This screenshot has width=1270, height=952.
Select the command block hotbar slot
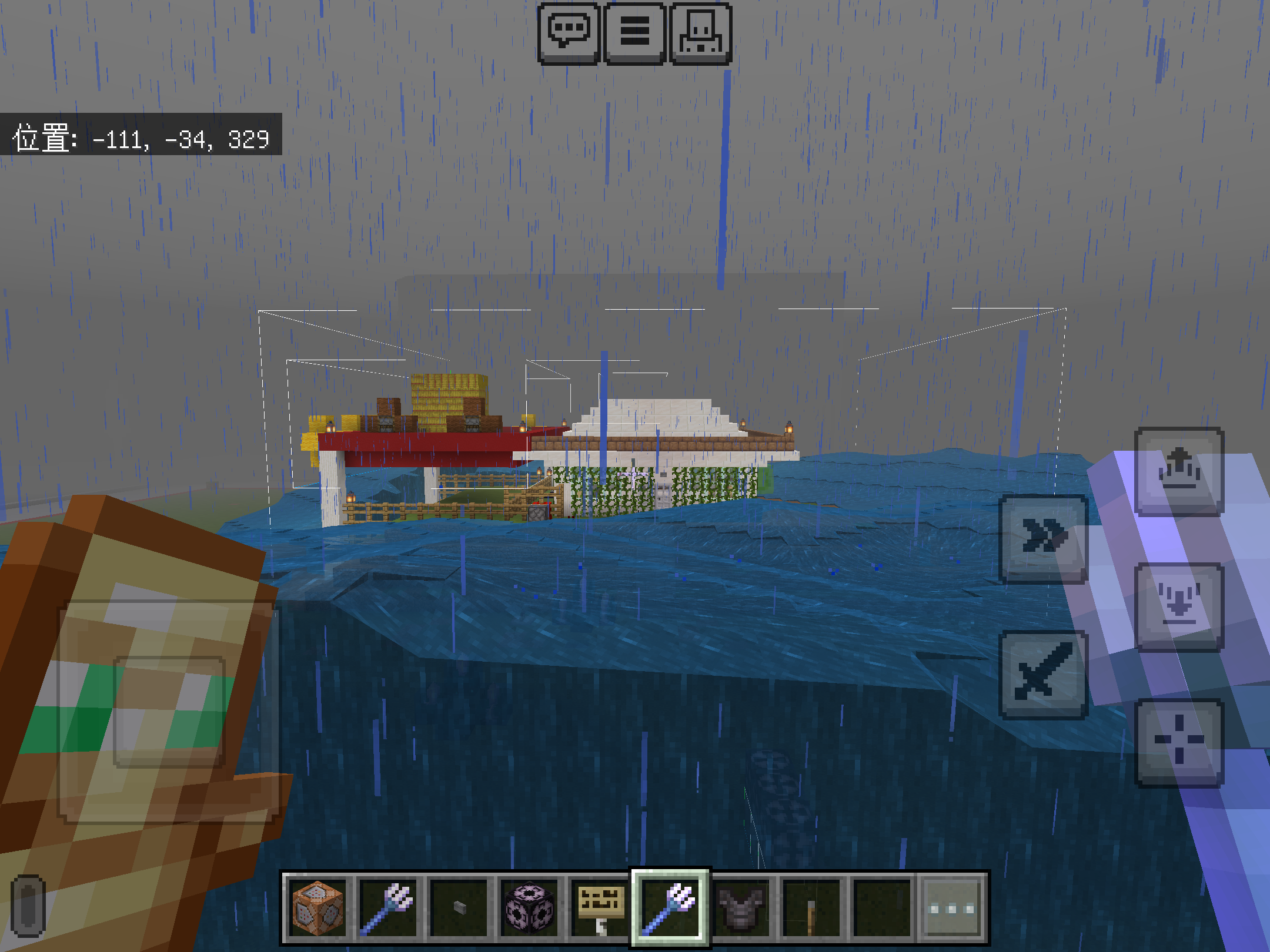(318, 909)
